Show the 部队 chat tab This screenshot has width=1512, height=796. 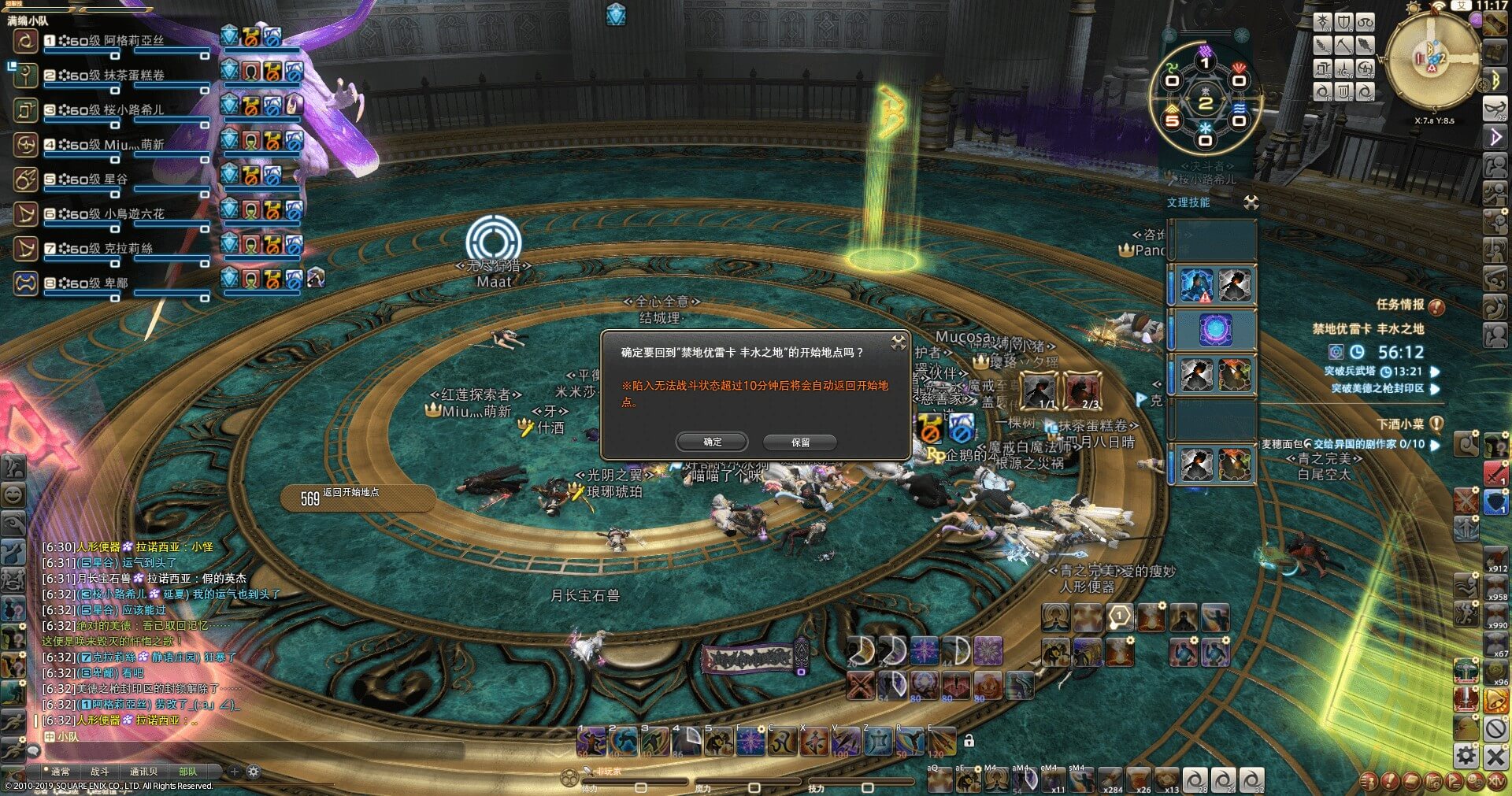[x=188, y=772]
